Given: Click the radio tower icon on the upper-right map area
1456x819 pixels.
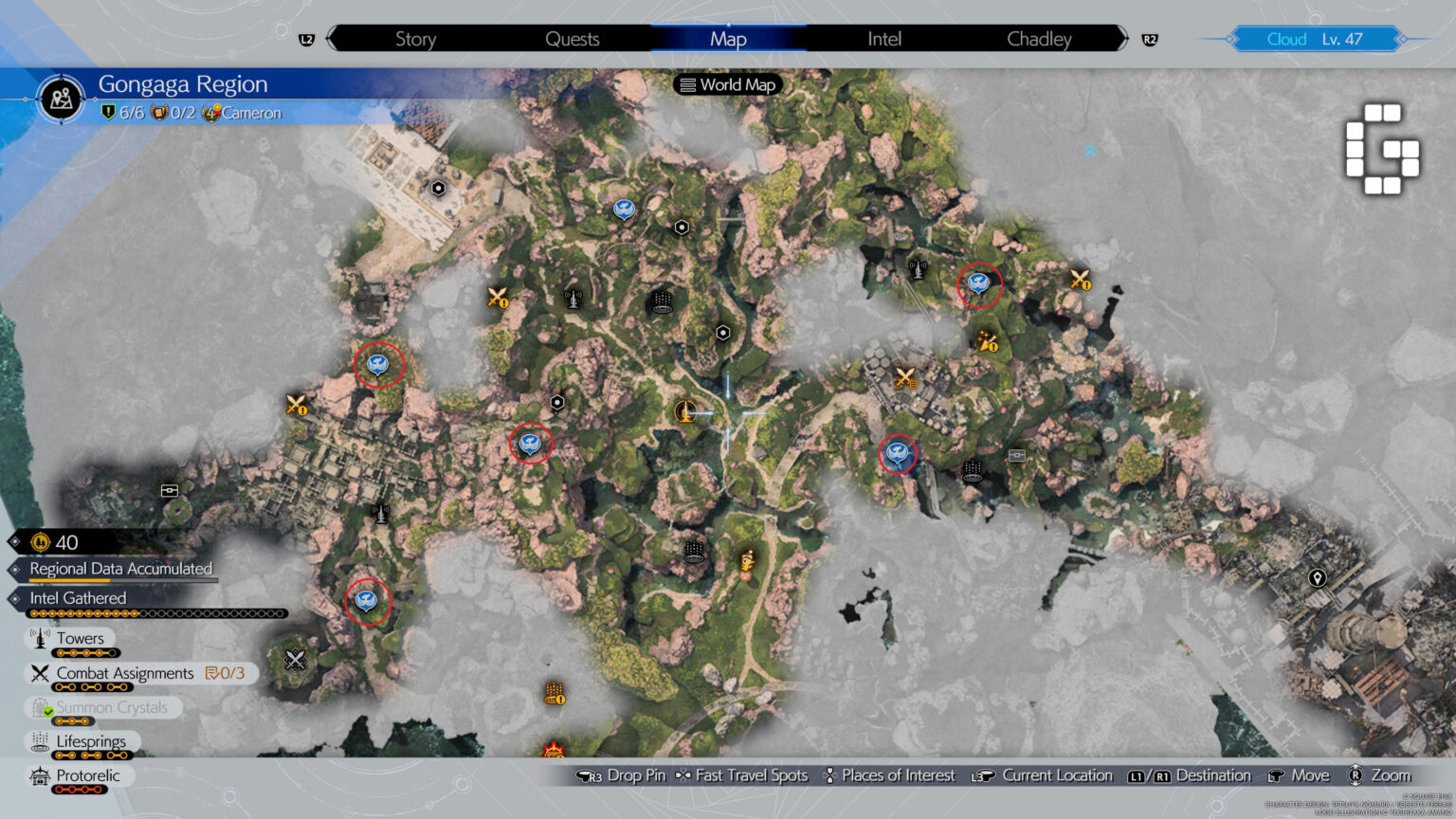Looking at the screenshot, I should (917, 269).
